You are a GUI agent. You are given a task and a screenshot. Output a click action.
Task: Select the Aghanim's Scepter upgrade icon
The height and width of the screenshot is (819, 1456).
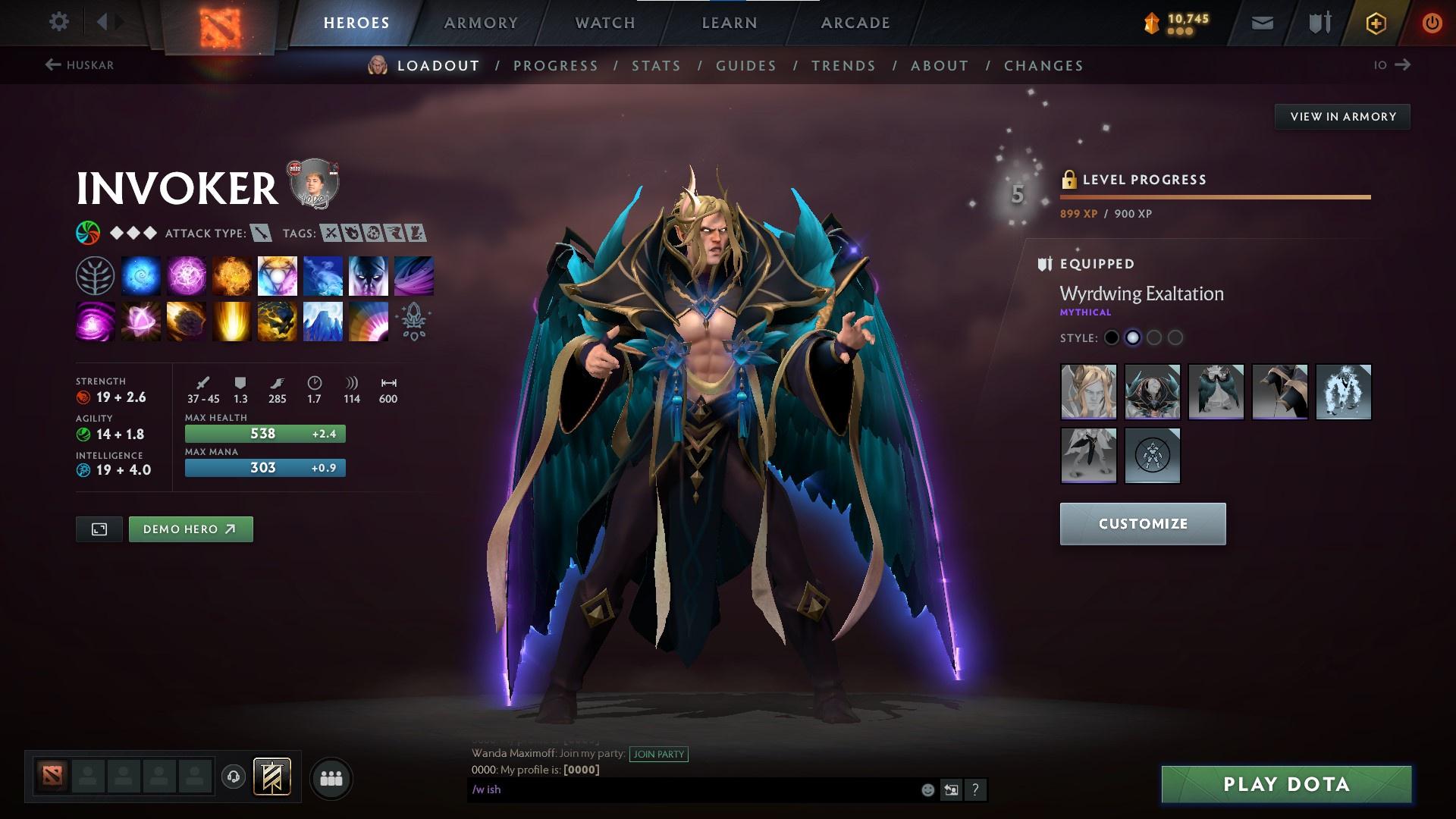[x=413, y=321]
